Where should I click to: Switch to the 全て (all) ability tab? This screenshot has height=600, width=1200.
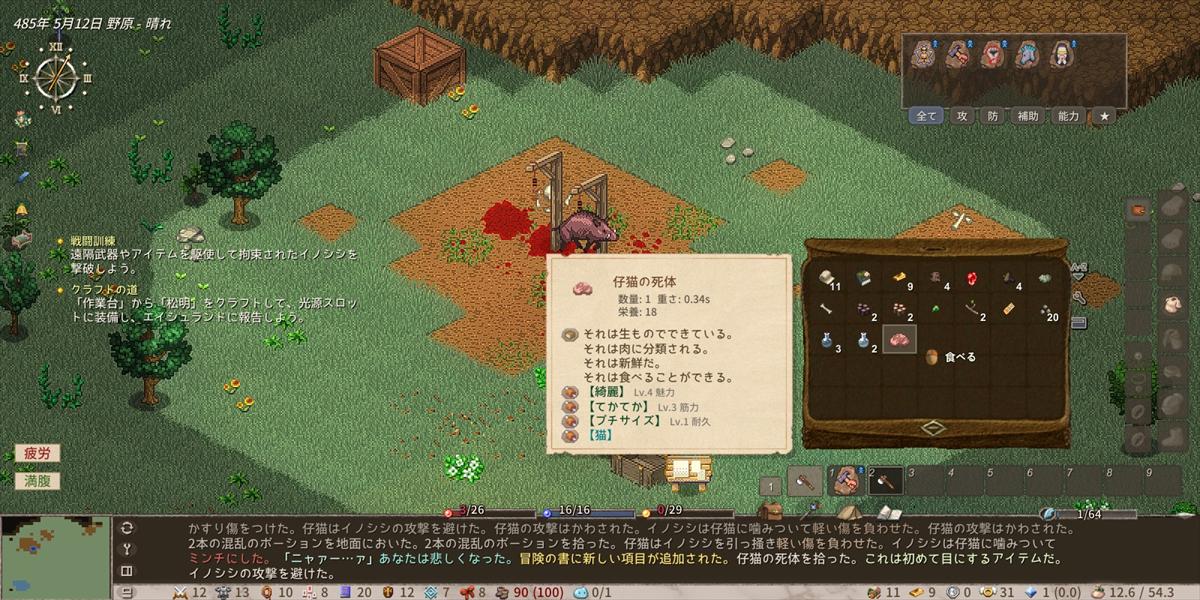point(927,116)
